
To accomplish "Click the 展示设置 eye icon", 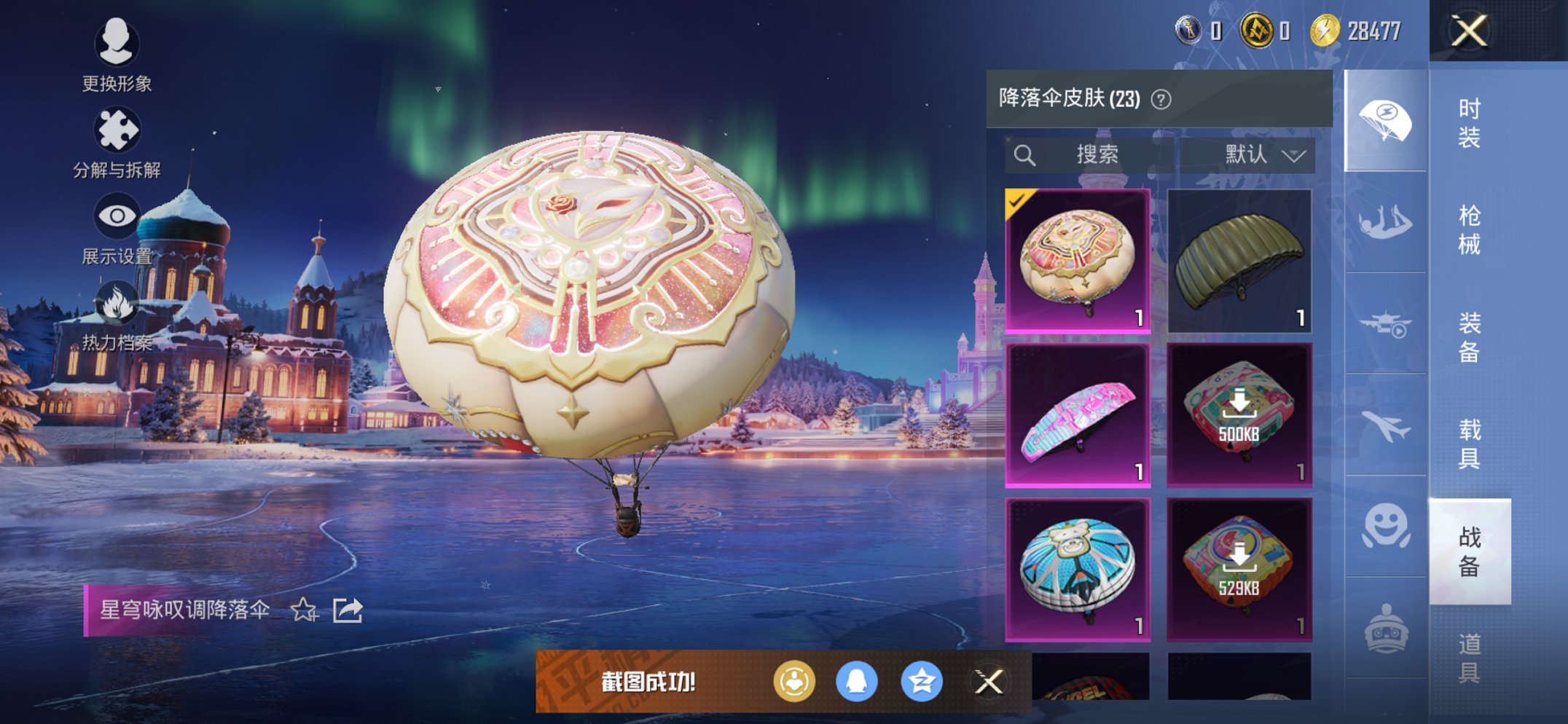I will point(117,213).
